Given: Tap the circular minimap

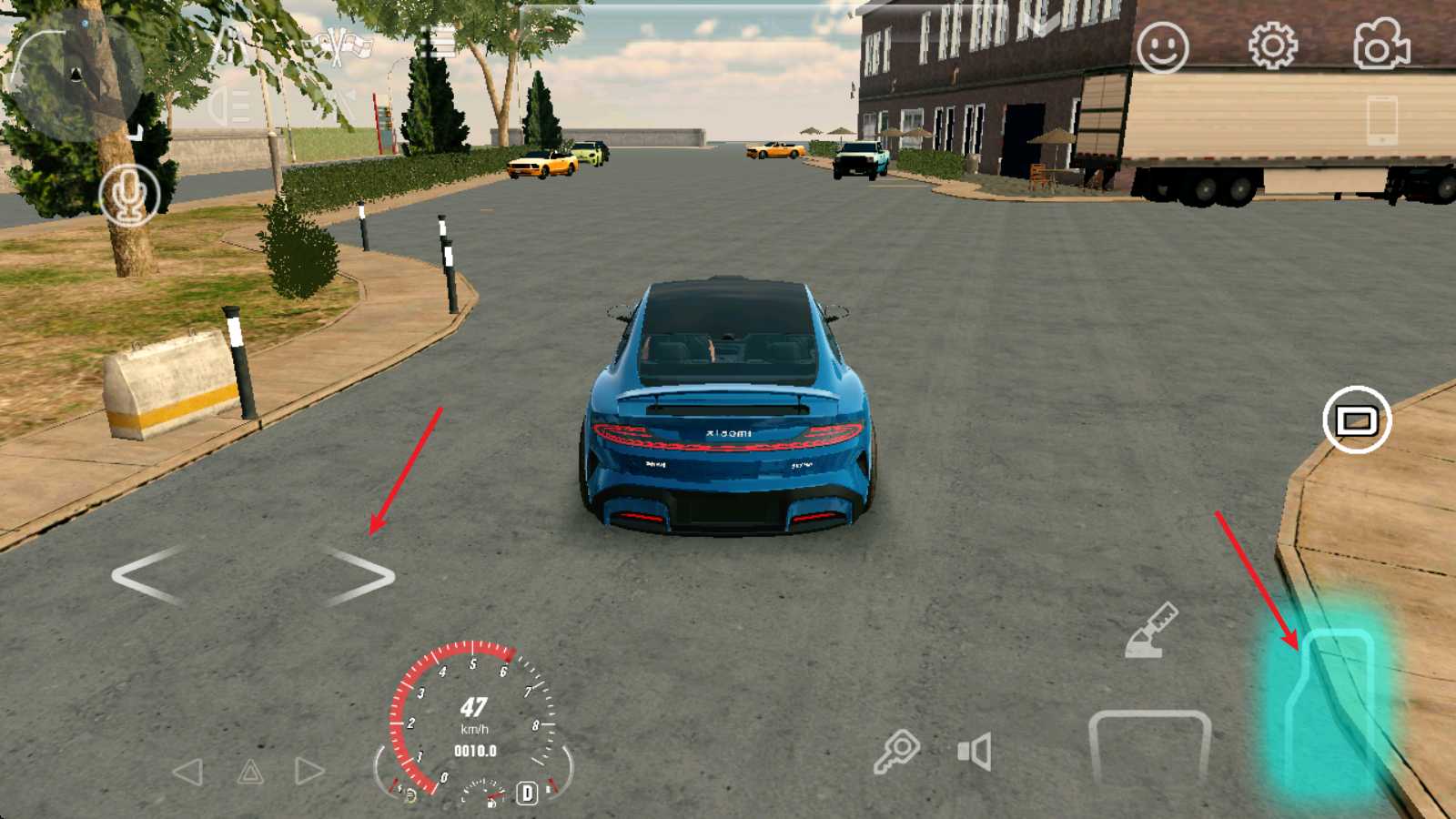Looking at the screenshot, I should 75,75.
